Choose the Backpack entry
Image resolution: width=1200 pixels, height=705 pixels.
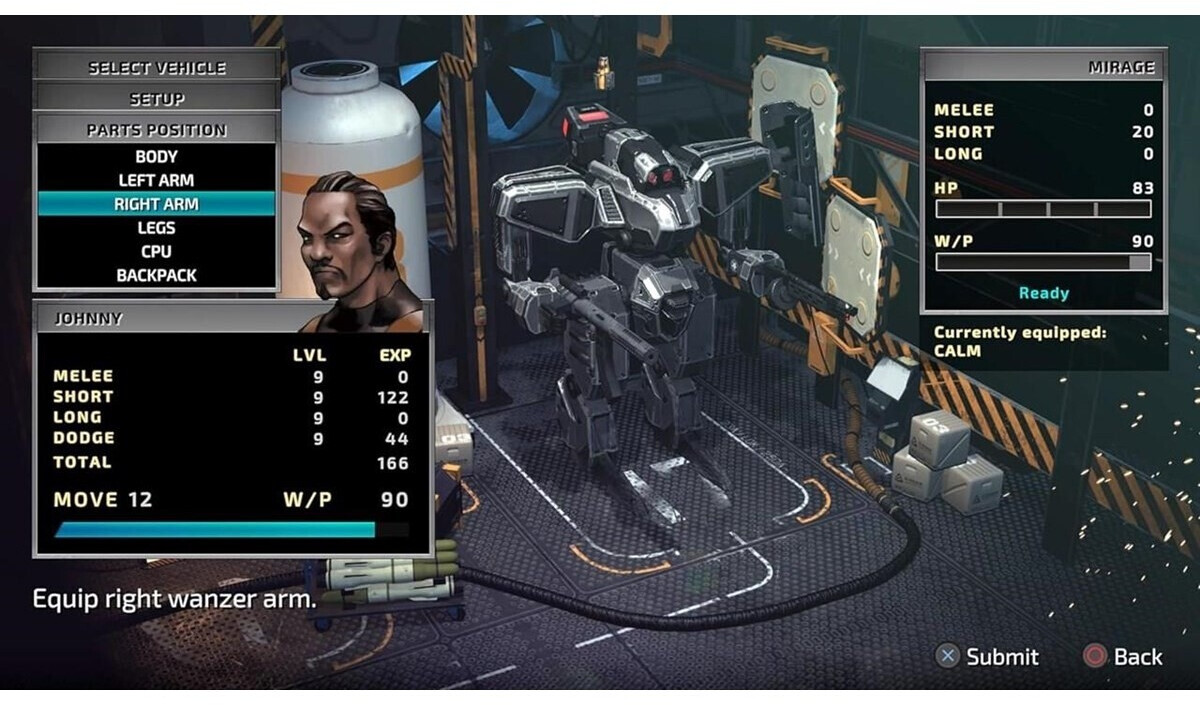click(x=157, y=275)
